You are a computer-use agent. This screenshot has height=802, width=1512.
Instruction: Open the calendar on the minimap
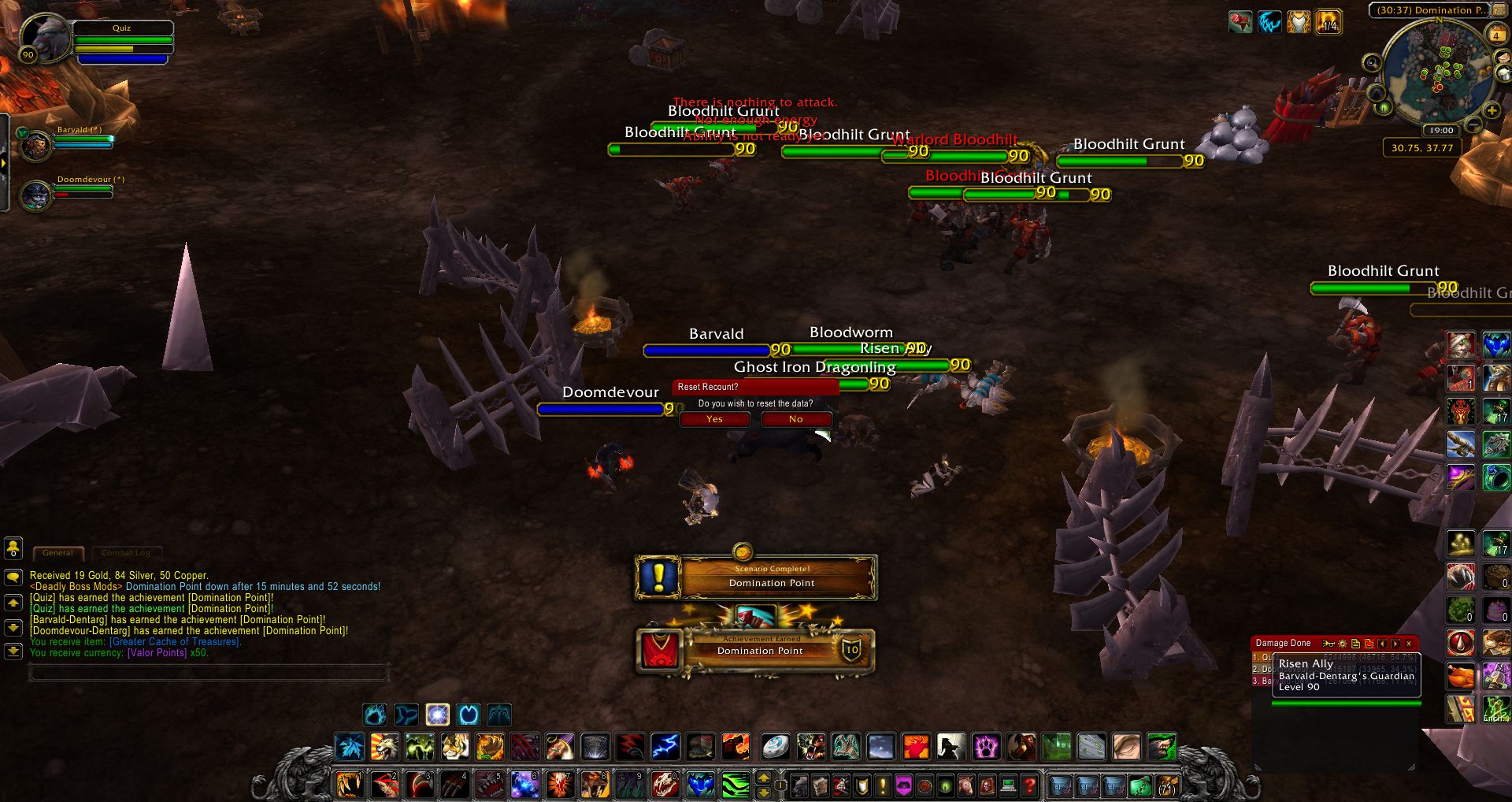coord(1497,35)
